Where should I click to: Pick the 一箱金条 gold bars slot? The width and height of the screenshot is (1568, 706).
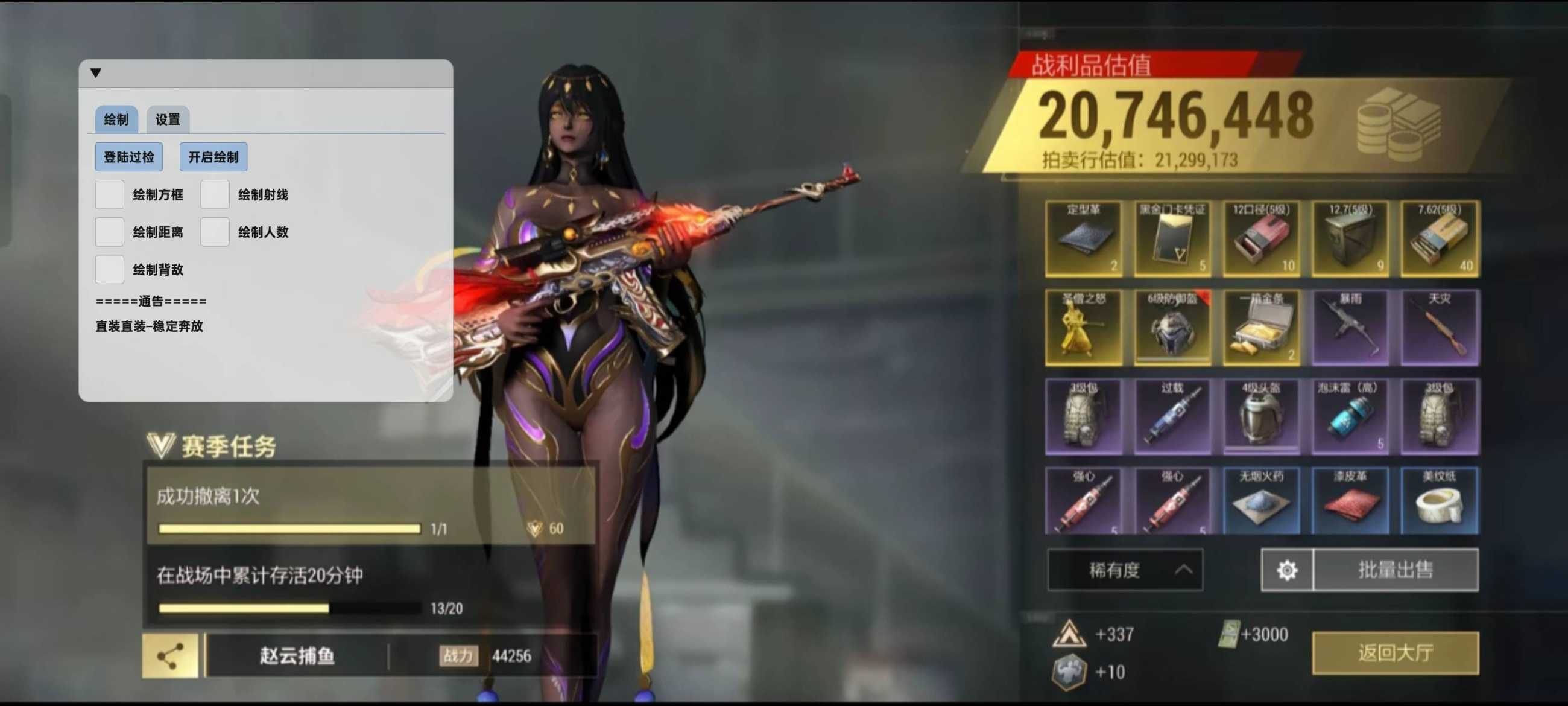(x=1261, y=328)
